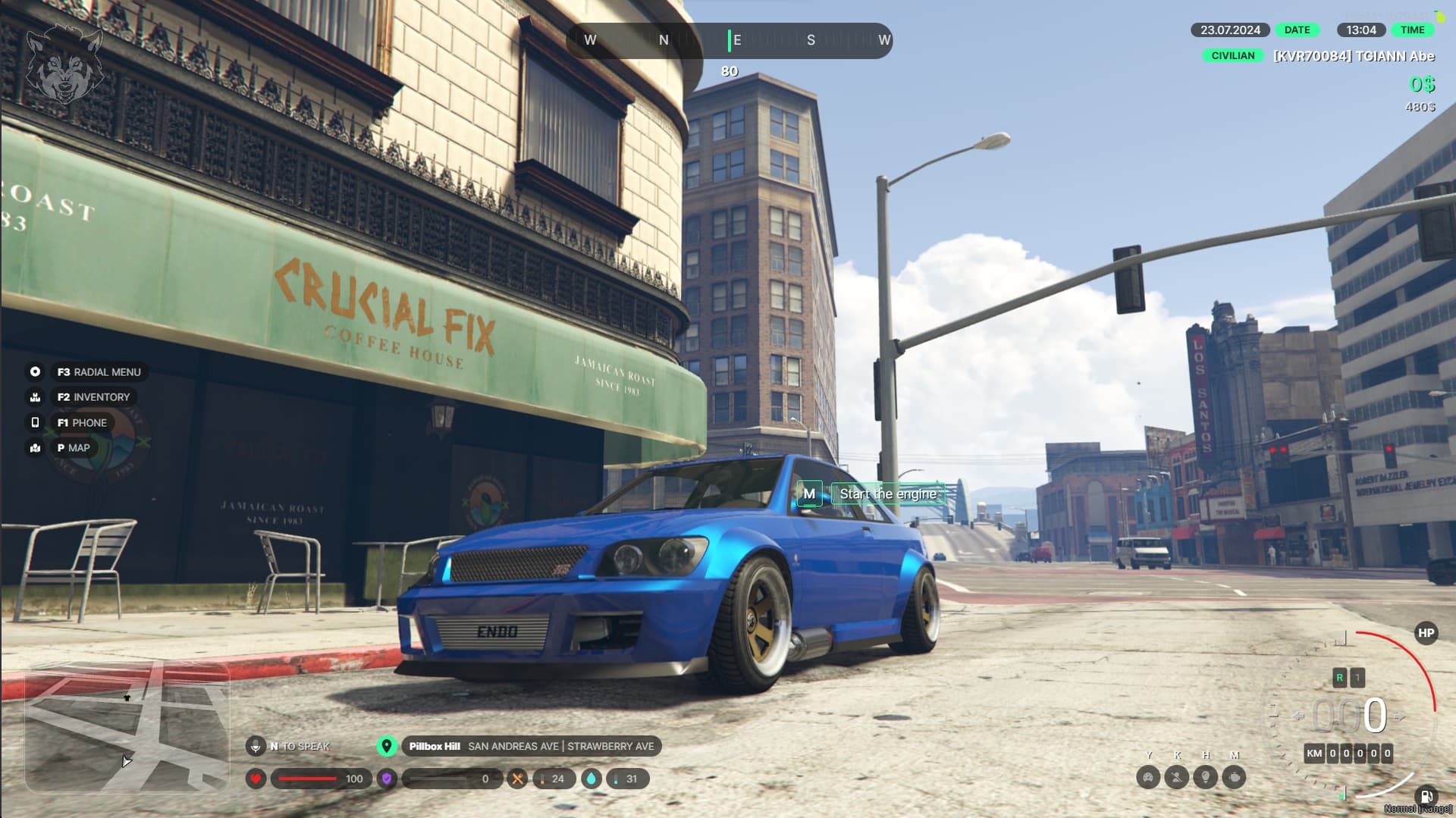
Task: Select the hunger fork and knife icon
Action: click(517, 779)
